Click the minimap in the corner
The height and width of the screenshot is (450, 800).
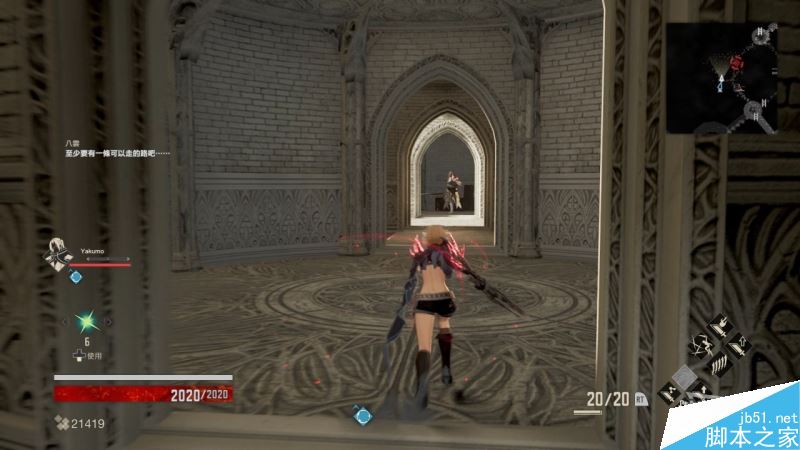[722, 78]
